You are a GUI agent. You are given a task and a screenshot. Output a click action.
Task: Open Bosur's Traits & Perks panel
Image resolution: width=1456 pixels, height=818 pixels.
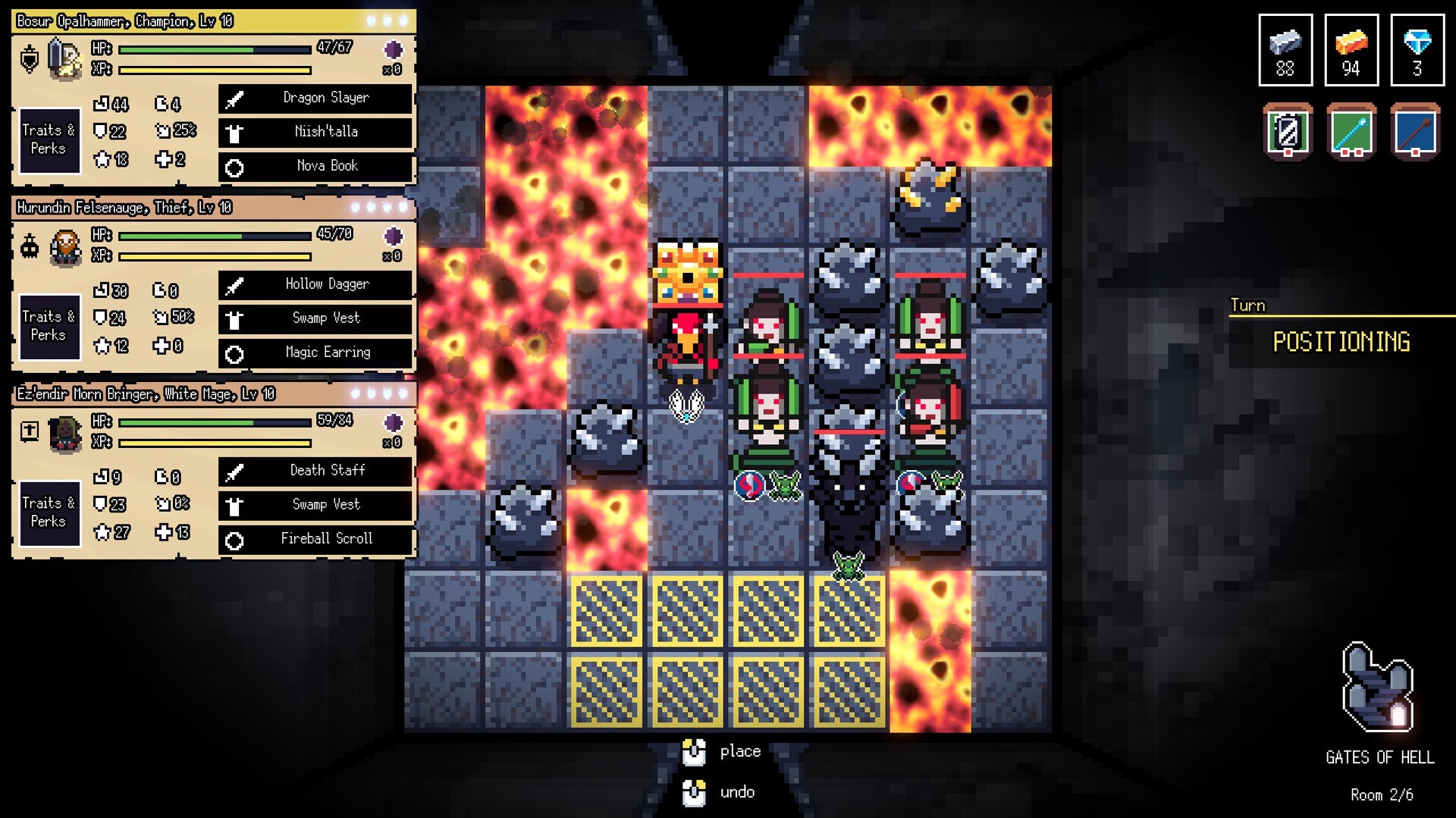49,140
